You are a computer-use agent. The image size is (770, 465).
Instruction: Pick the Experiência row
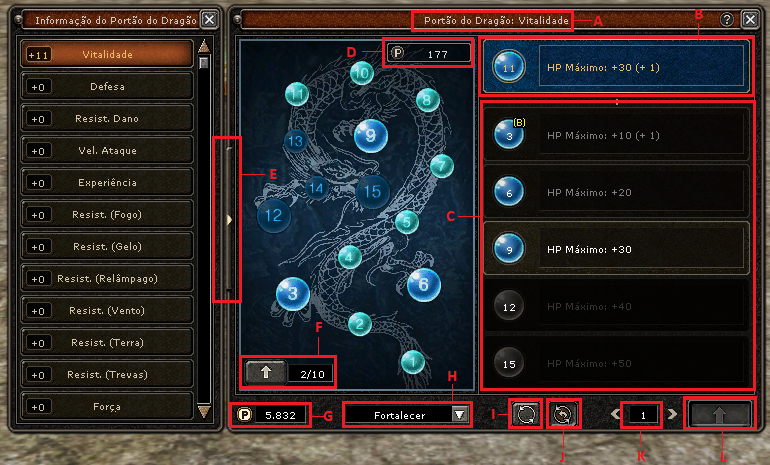tap(106, 183)
